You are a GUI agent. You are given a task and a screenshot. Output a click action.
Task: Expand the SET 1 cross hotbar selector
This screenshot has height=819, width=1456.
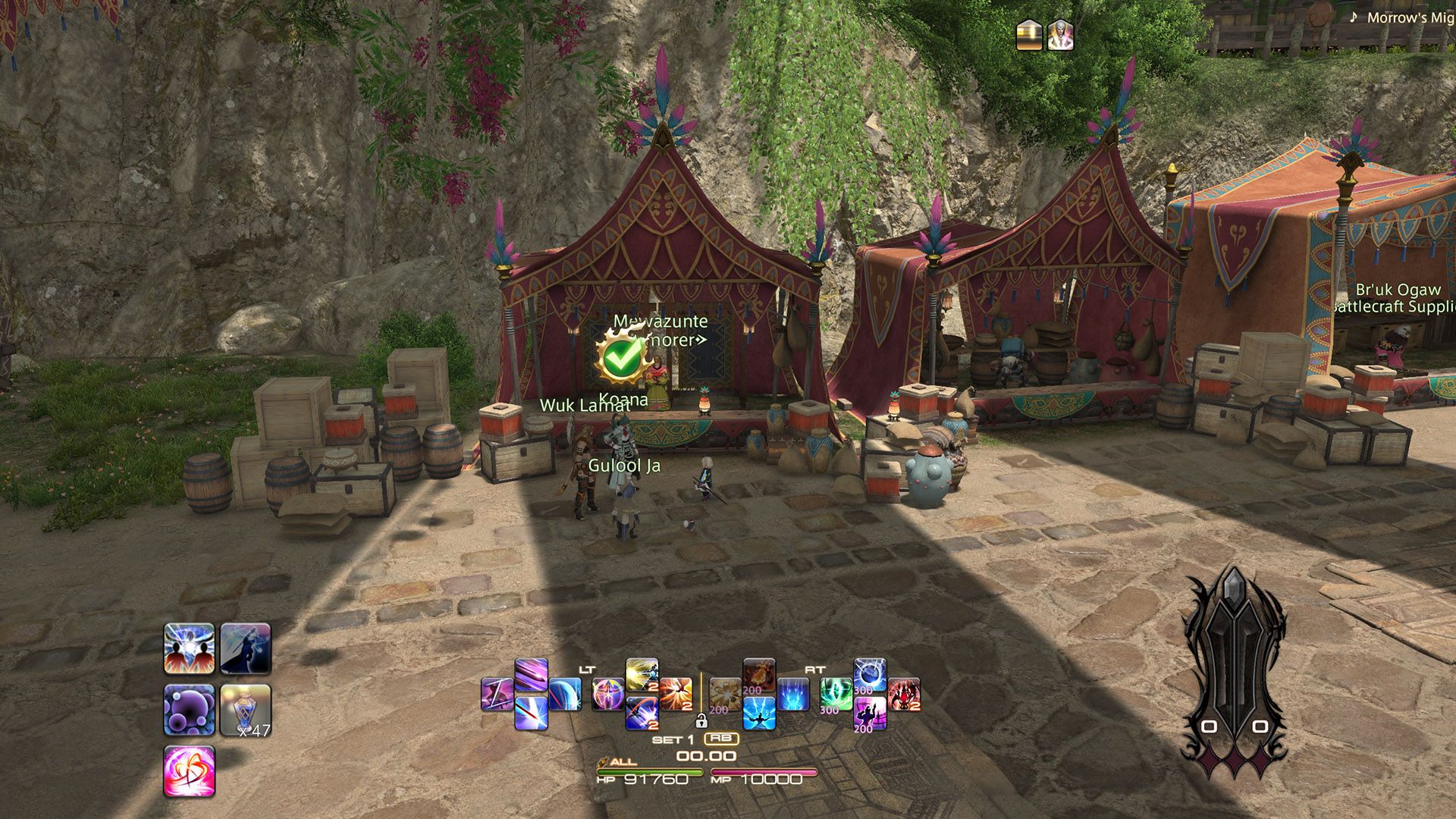pos(673,739)
